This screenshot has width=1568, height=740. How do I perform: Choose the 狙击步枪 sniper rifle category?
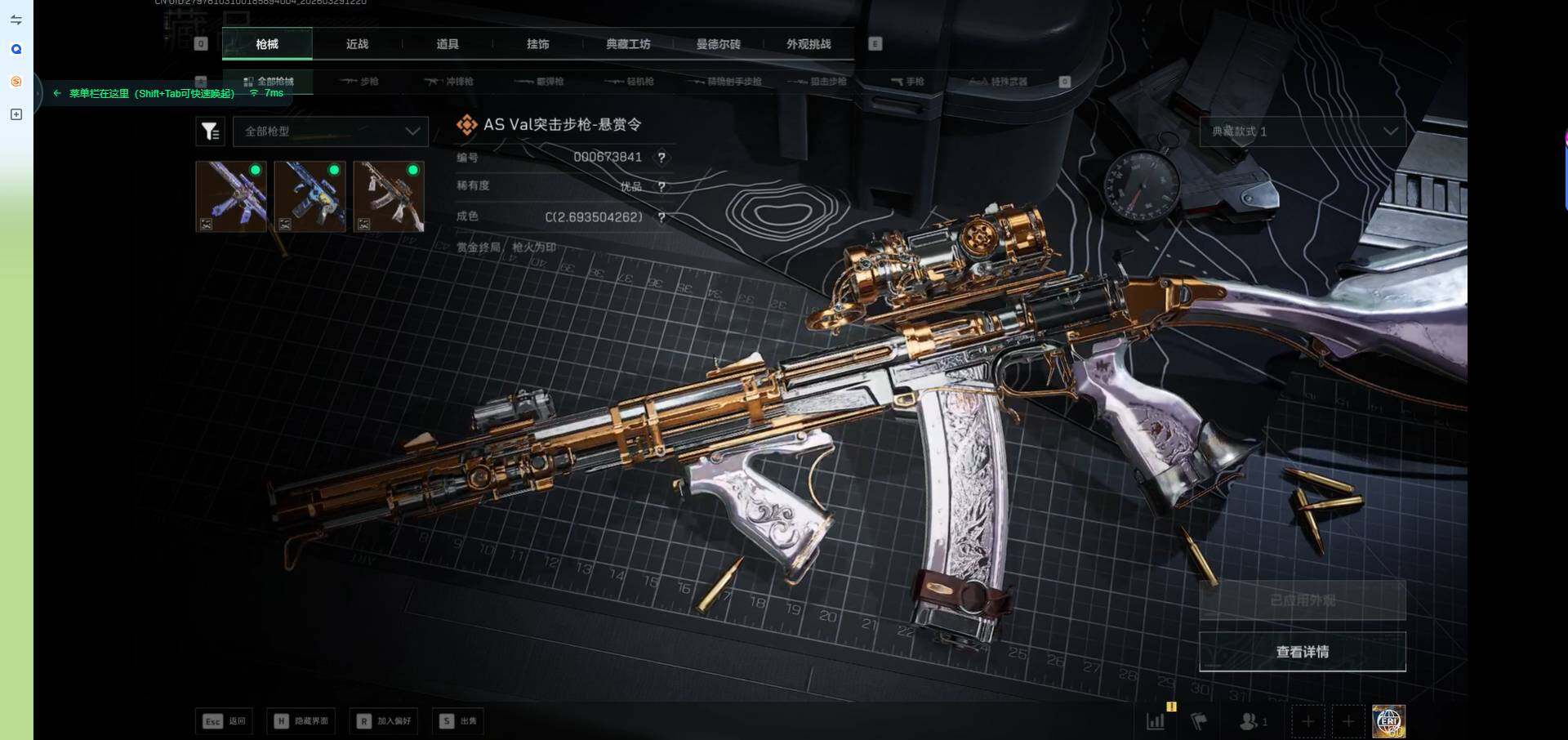click(819, 82)
